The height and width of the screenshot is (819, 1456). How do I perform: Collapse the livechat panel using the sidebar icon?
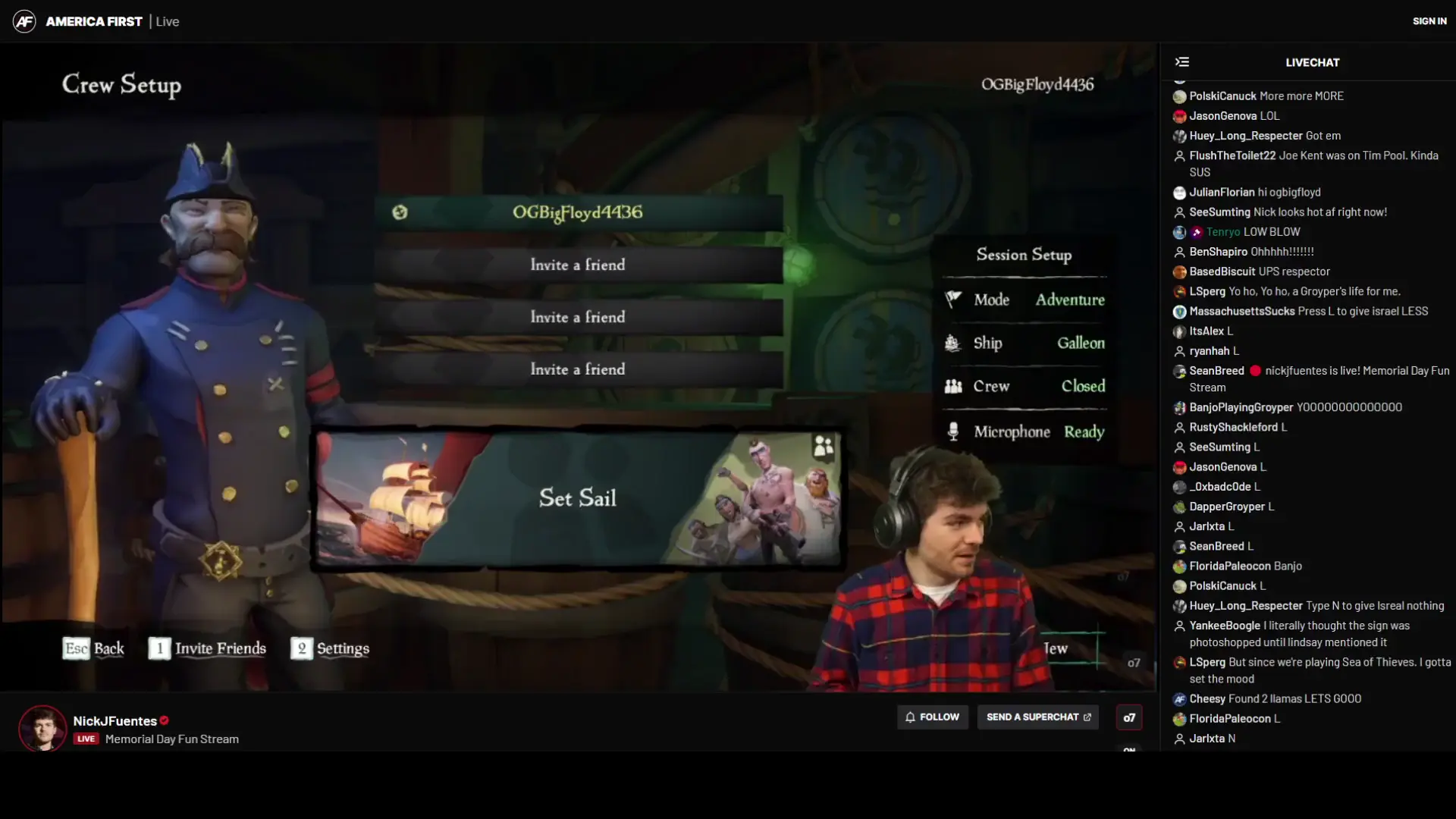click(1183, 62)
